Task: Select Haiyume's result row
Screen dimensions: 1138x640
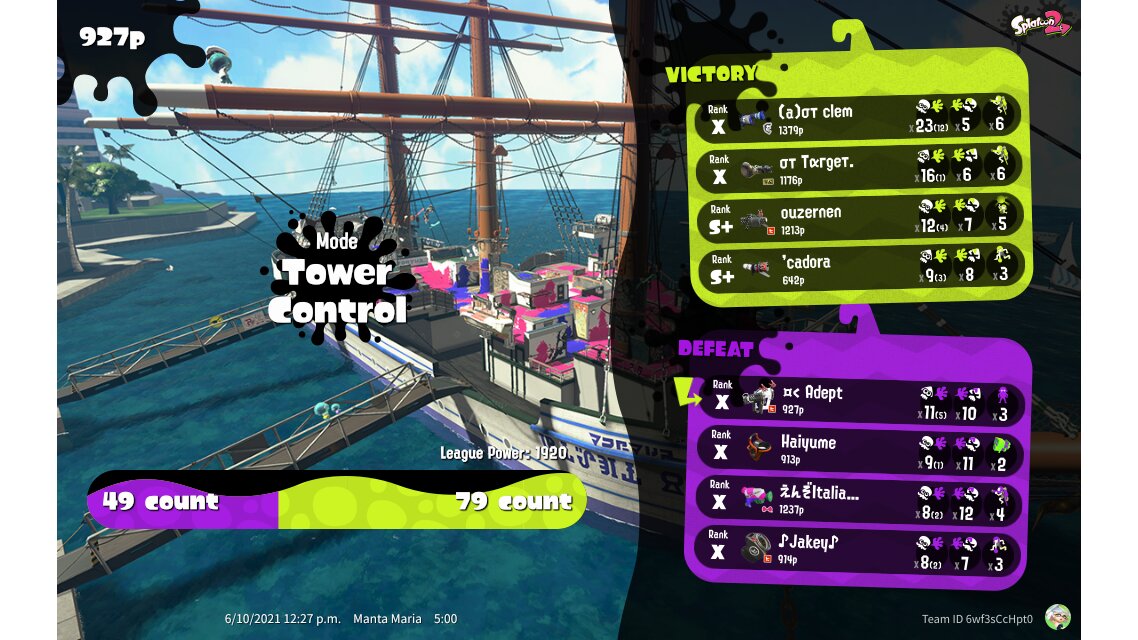Action: pyautogui.click(x=858, y=451)
